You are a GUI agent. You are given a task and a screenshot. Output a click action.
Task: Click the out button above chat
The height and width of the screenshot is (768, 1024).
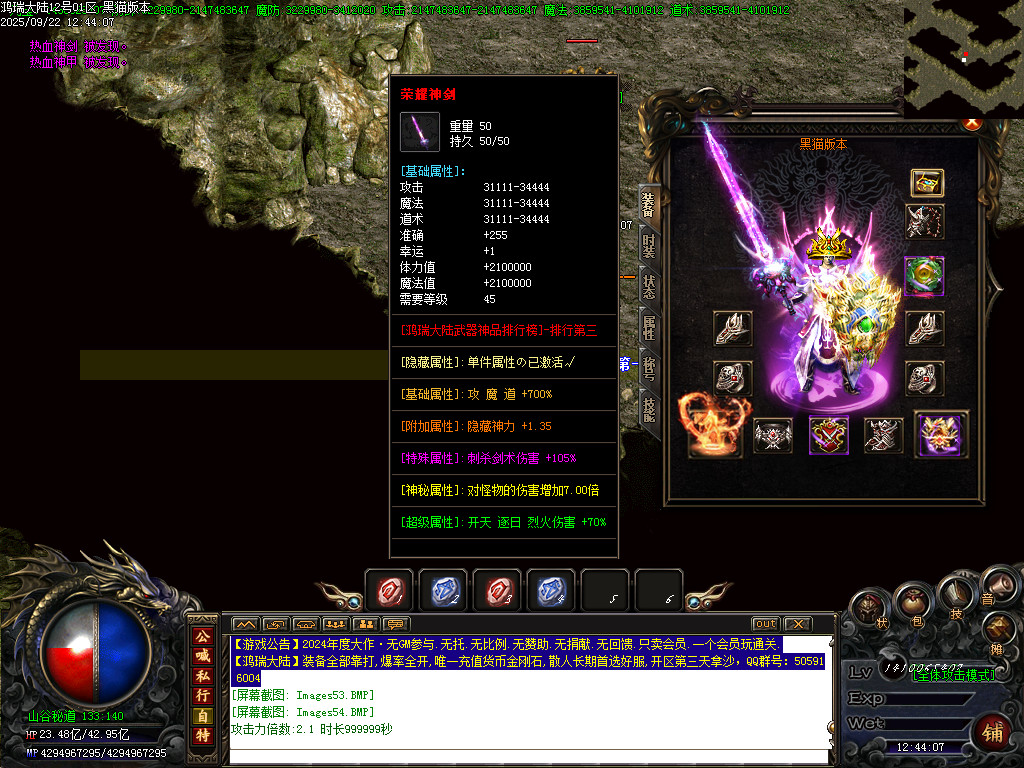765,624
